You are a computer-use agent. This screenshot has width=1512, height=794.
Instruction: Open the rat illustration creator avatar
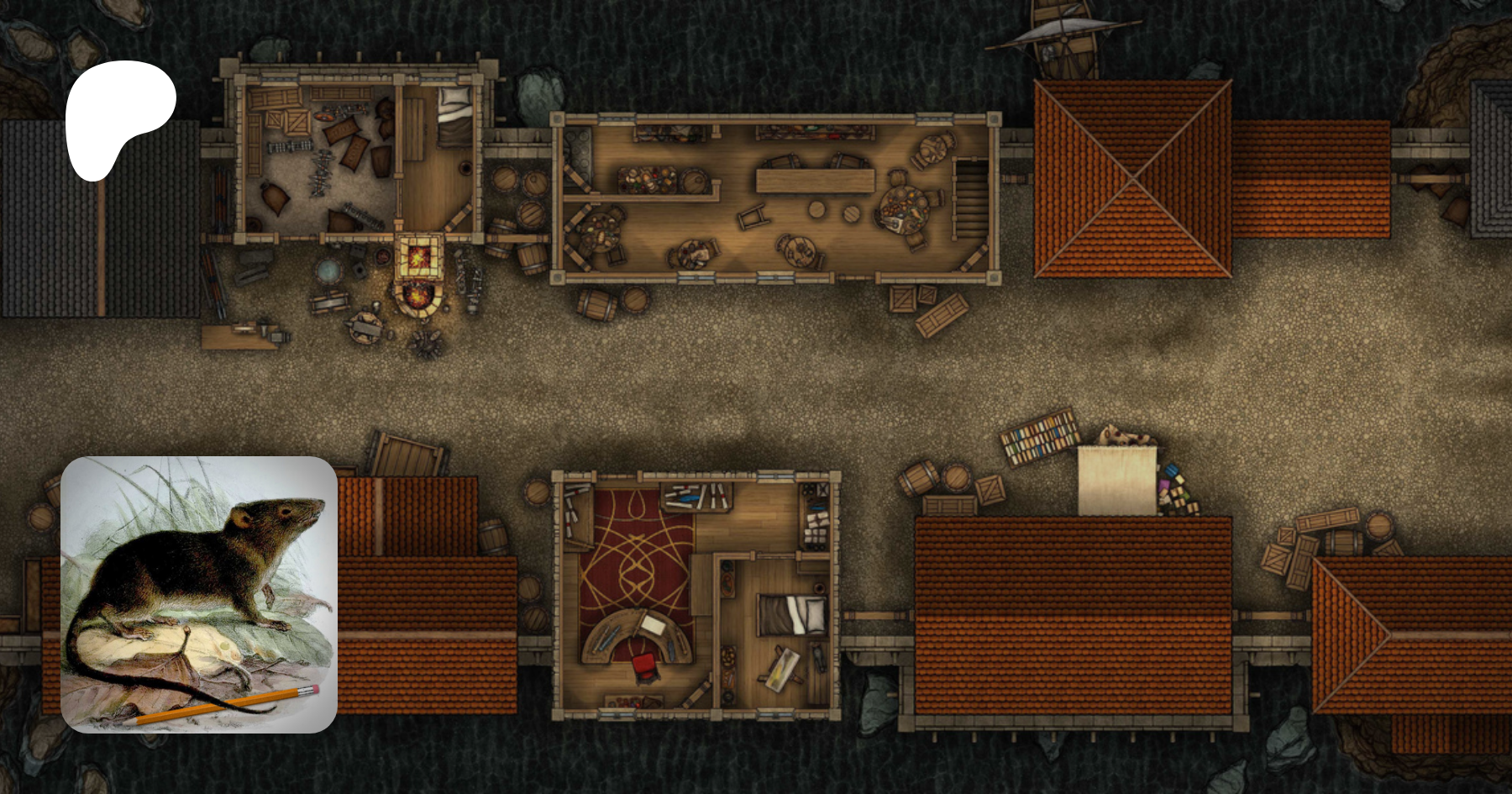click(199, 594)
